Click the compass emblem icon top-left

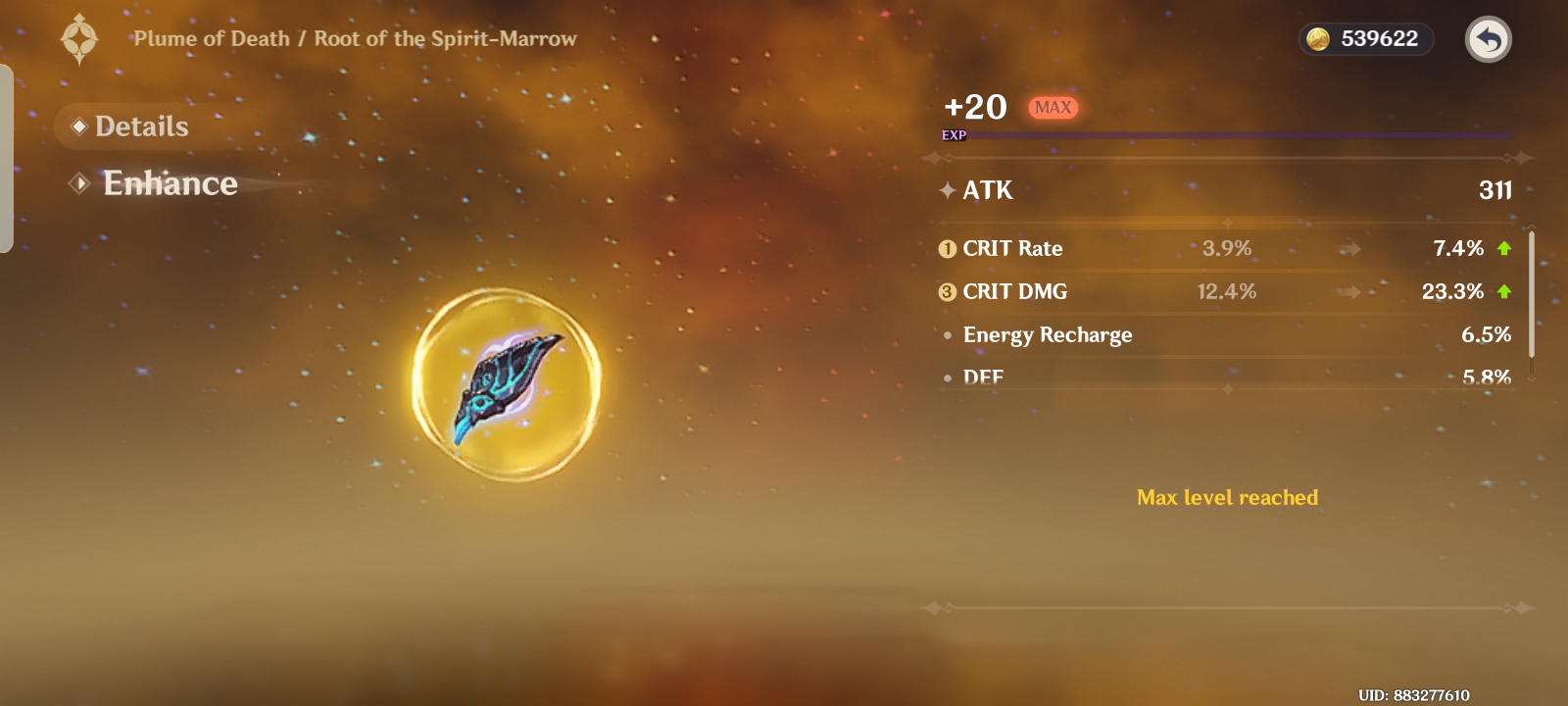point(80,39)
